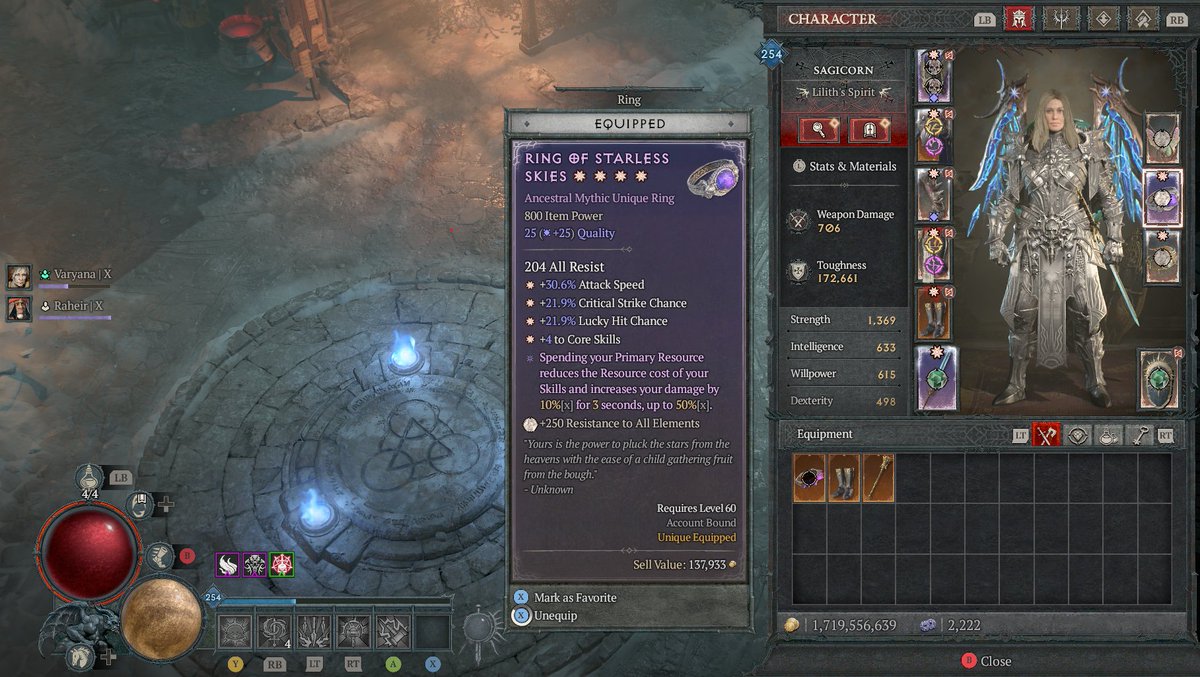Click Varyana's party portrait
The width and height of the screenshot is (1200, 677).
click(x=18, y=275)
